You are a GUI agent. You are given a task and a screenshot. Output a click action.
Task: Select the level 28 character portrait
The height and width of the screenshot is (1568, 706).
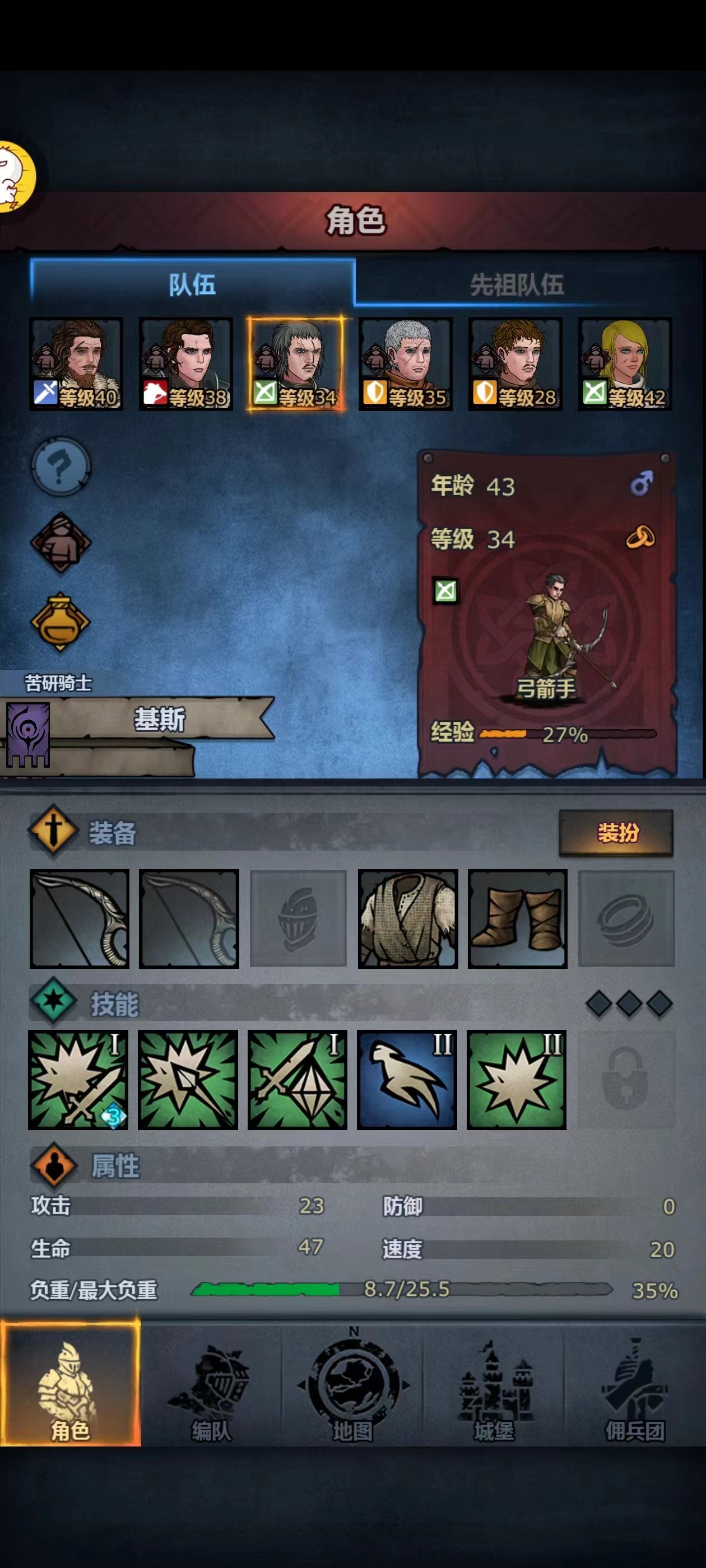click(x=515, y=363)
